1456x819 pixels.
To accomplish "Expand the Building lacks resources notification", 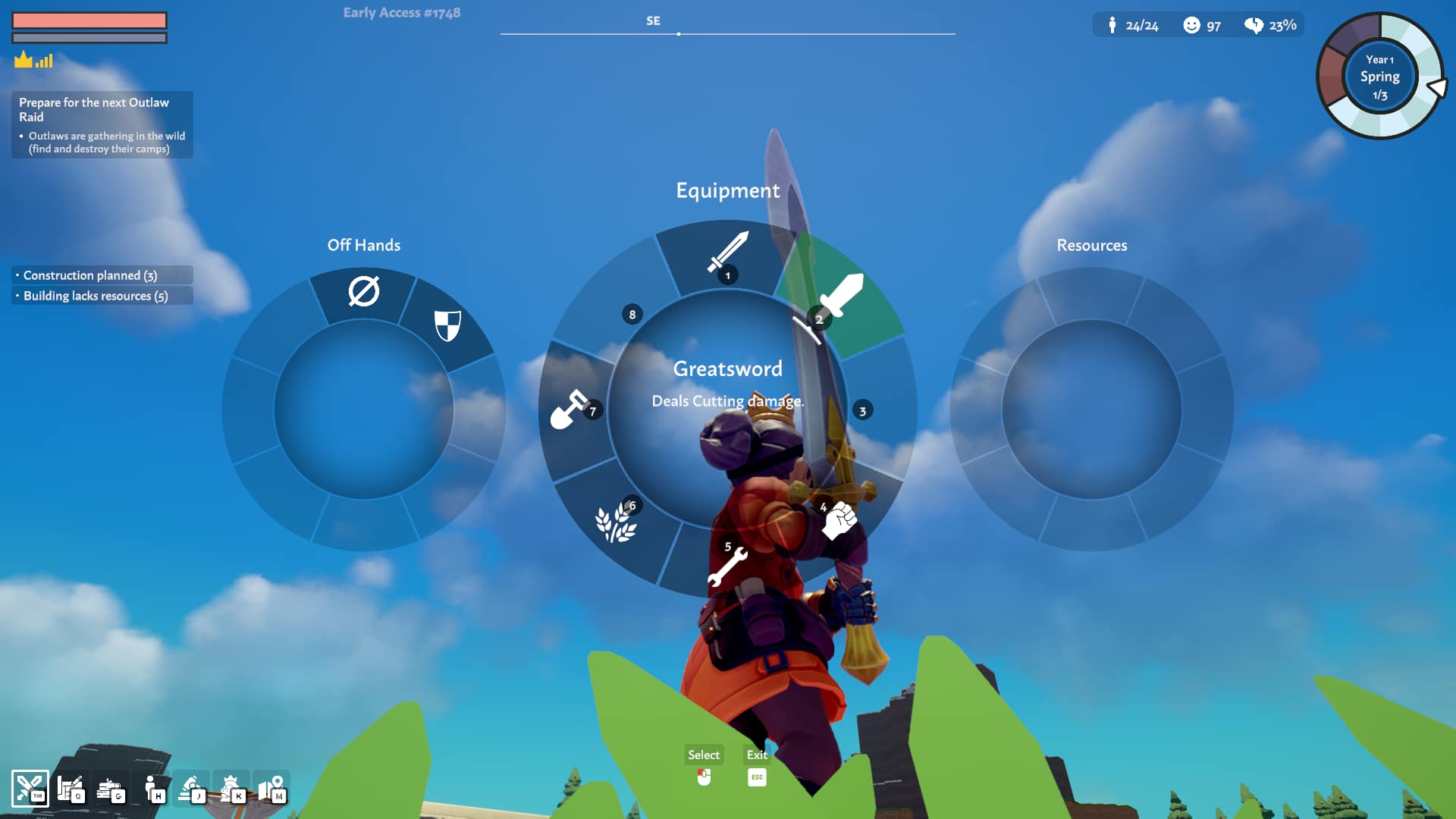I will [x=102, y=296].
